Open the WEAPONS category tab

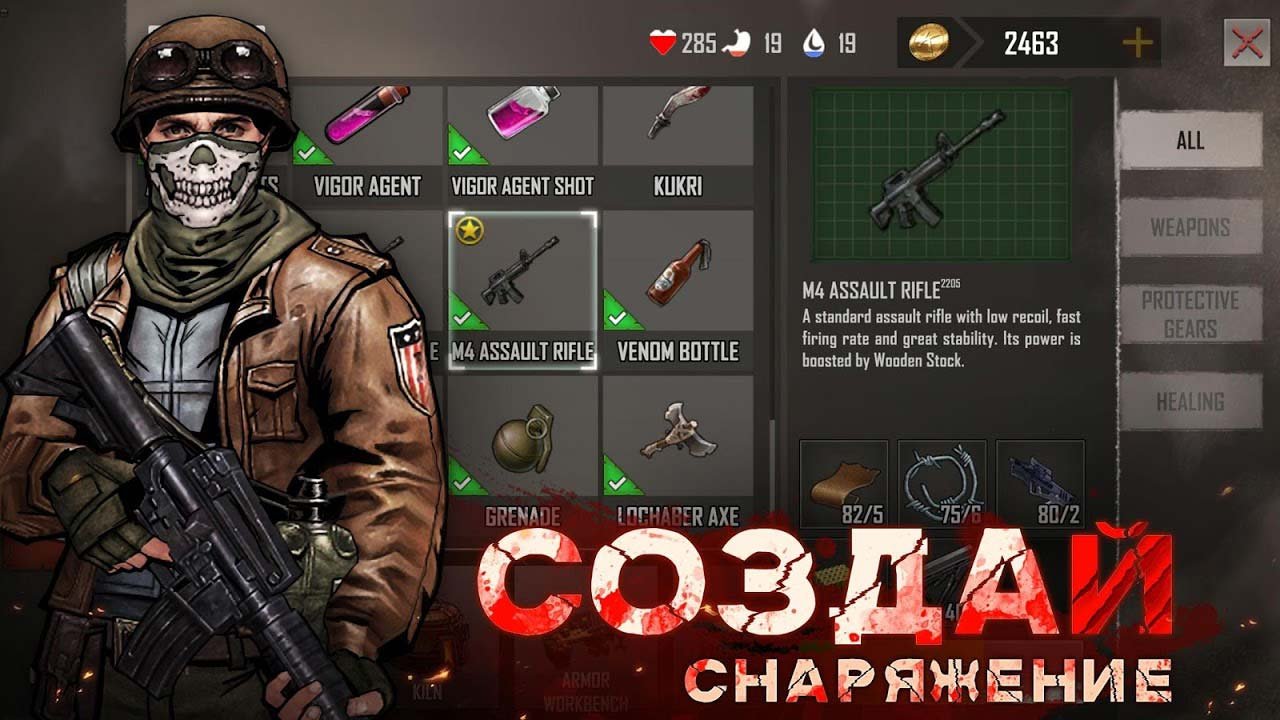coord(1190,227)
